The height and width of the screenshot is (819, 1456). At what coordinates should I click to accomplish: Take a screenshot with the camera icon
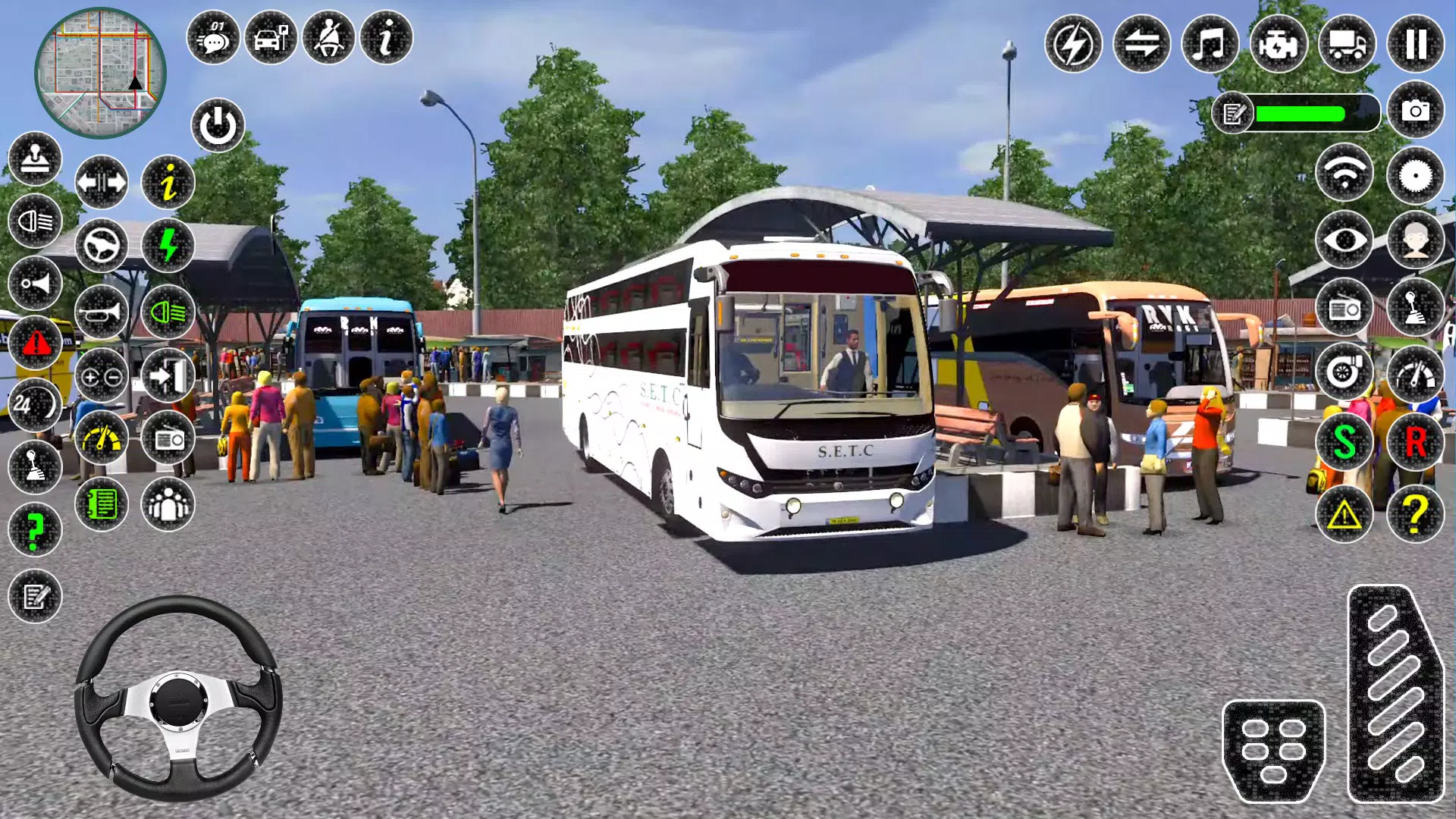tap(1415, 111)
